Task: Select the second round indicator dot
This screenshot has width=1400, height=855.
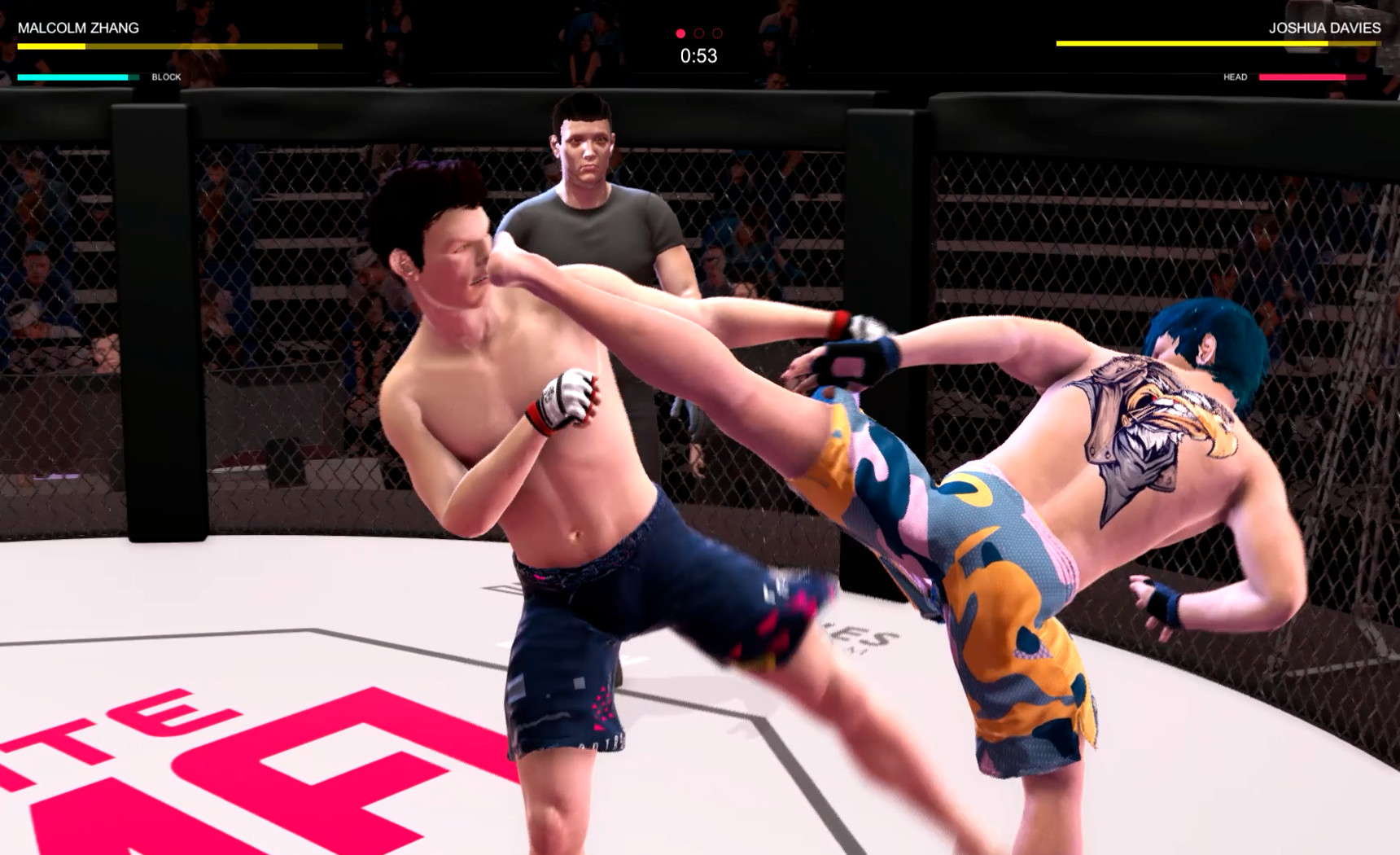Action: (698, 34)
